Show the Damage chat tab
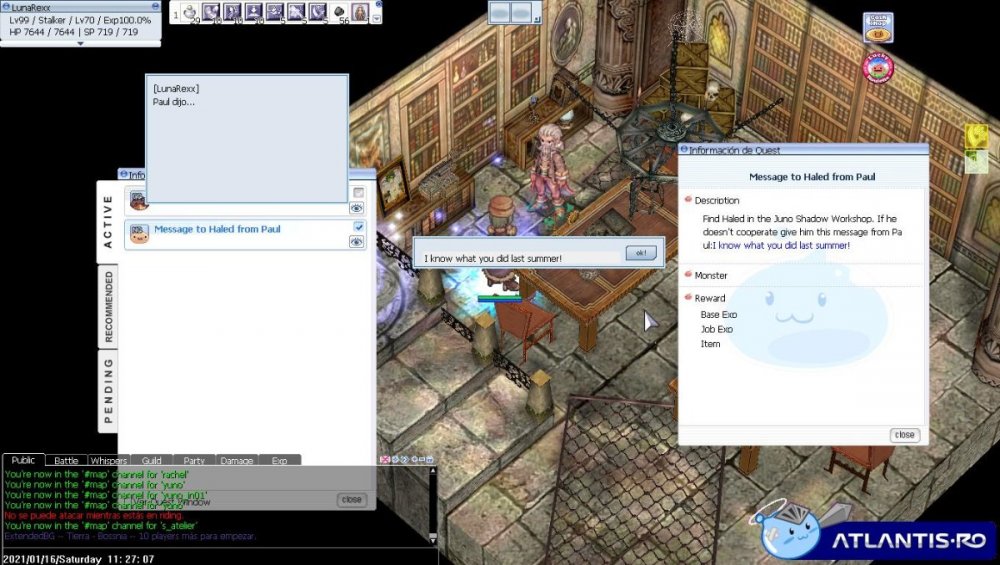The image size is (1000, 565). click(237, 461)
